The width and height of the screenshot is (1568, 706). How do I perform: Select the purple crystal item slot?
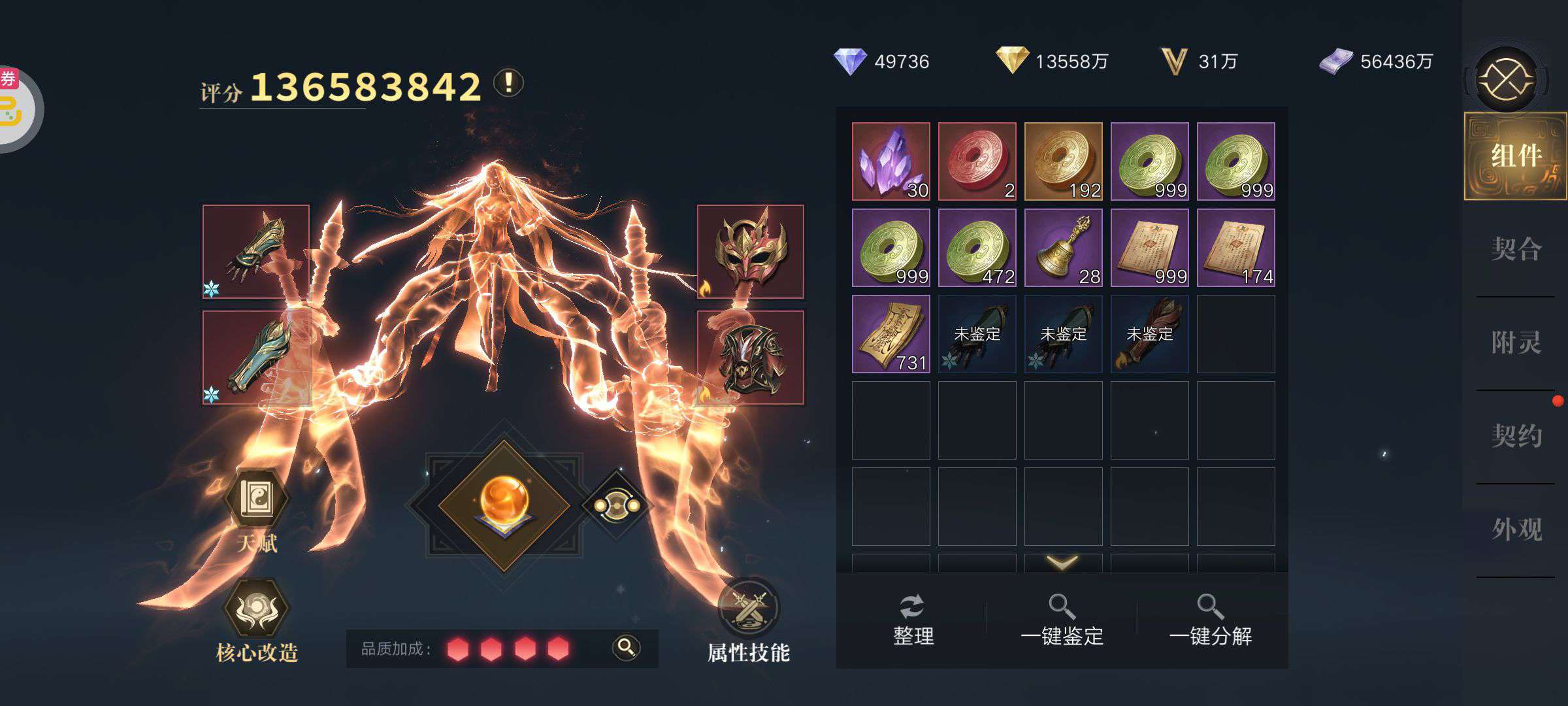(x=890, y=161)
